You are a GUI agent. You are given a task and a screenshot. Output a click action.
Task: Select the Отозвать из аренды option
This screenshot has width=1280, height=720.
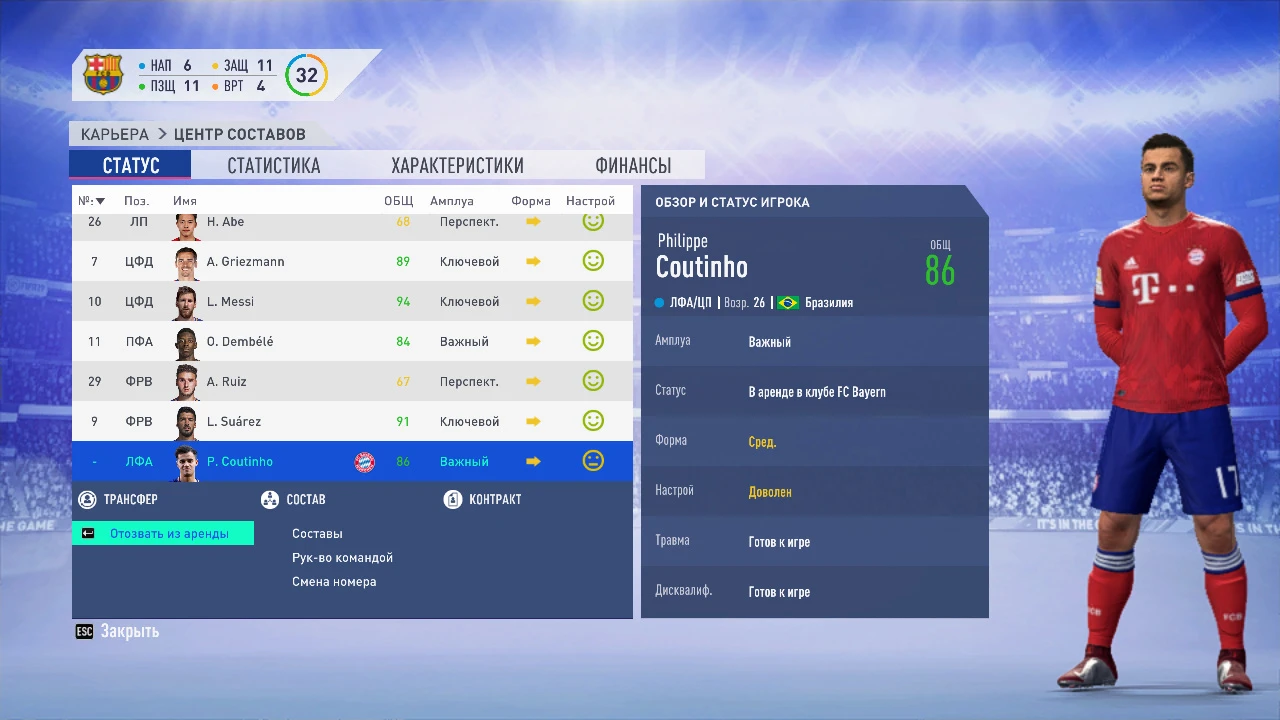click(163, 533)
